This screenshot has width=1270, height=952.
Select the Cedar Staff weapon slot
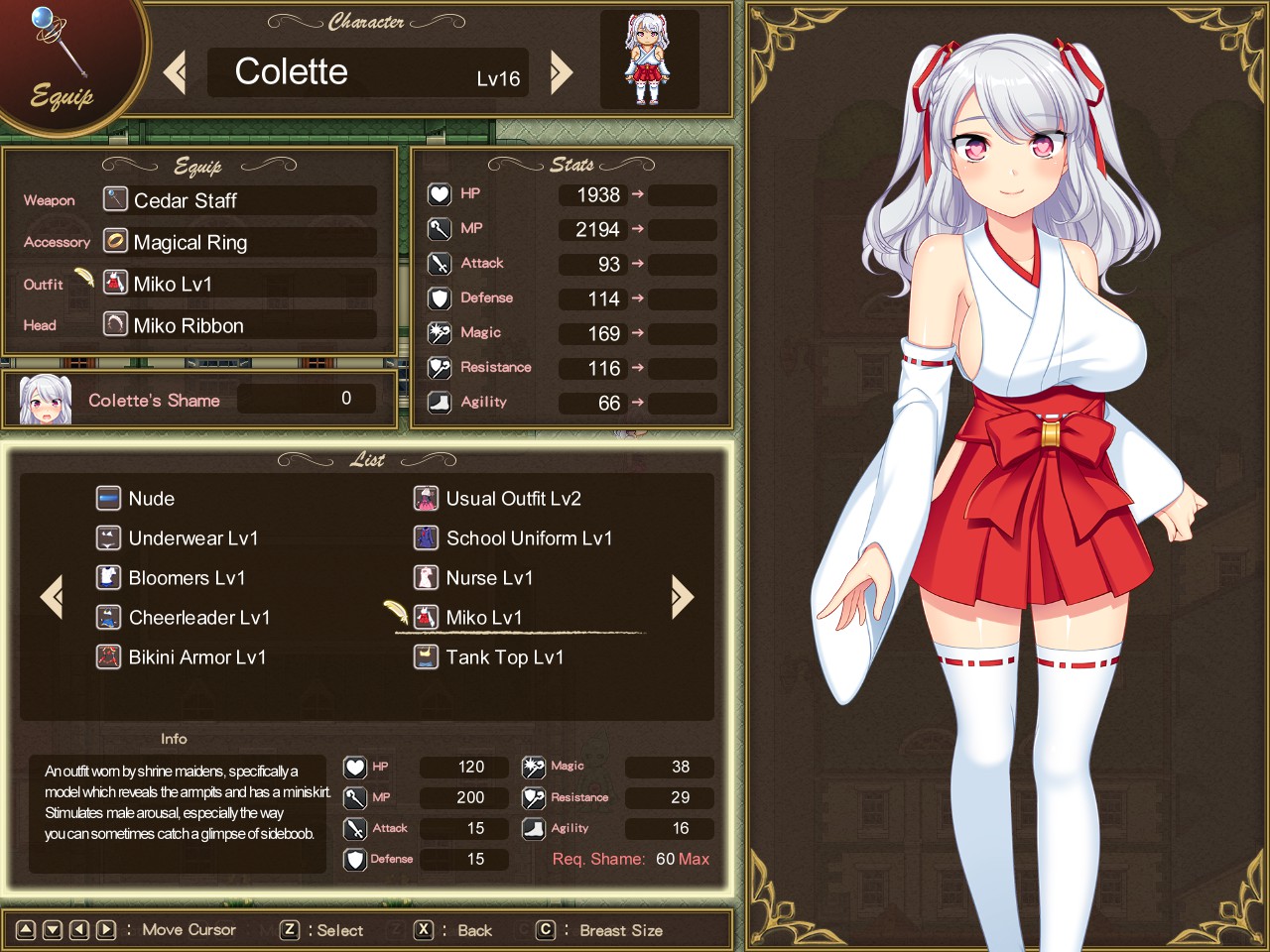pyautogui.click(x=239, y=200)
